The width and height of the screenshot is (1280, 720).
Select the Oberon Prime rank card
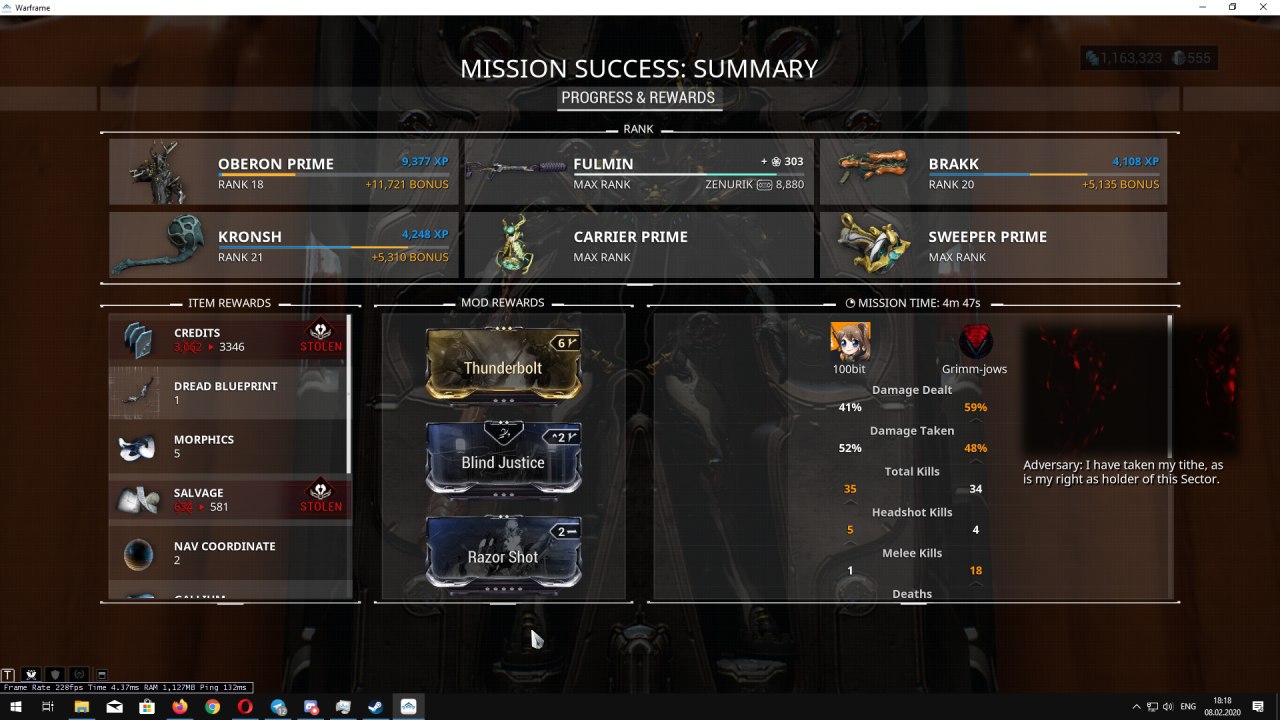[x=284, y=172]
